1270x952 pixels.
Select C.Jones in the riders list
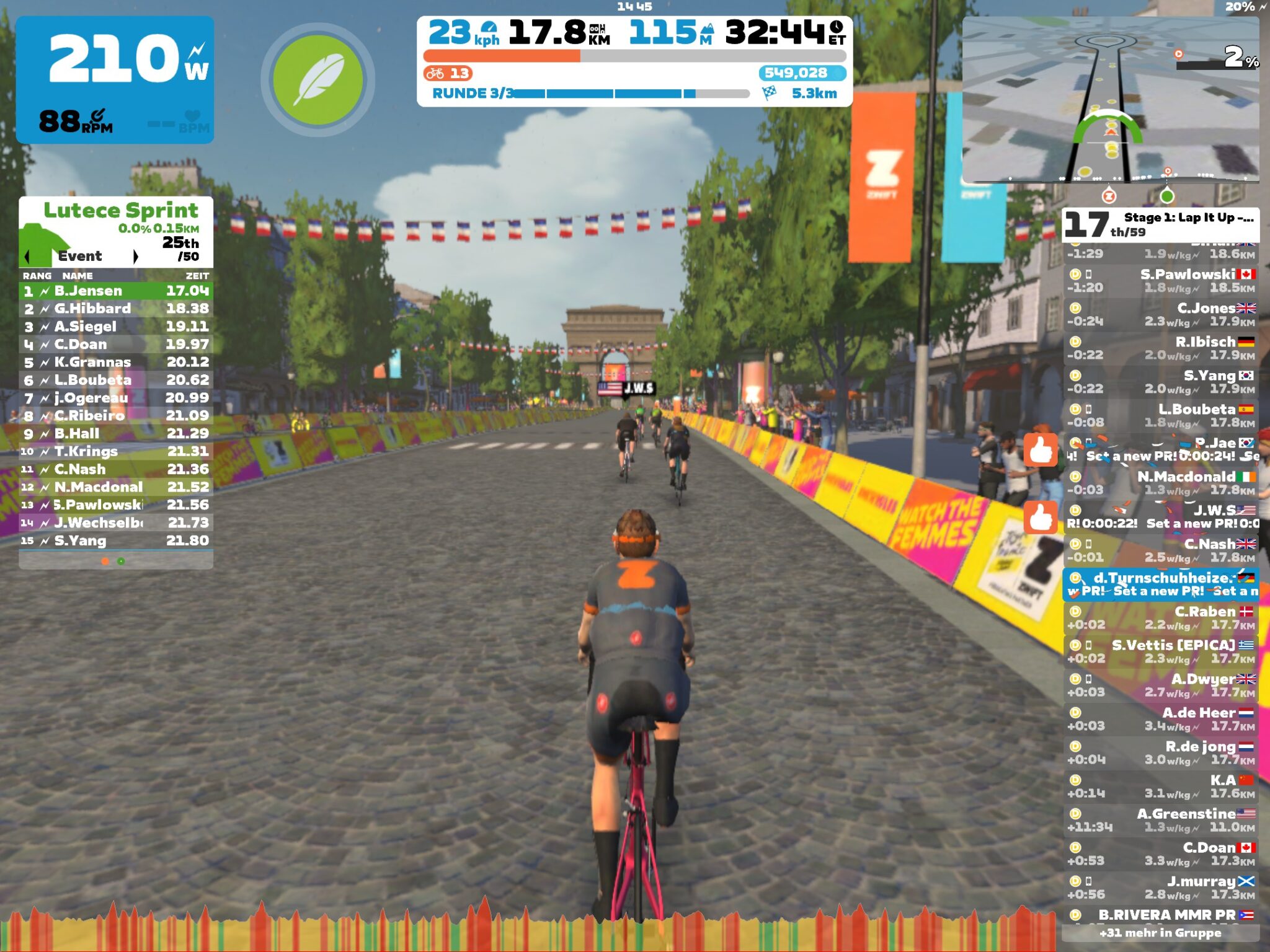(x=1161, y=314)
